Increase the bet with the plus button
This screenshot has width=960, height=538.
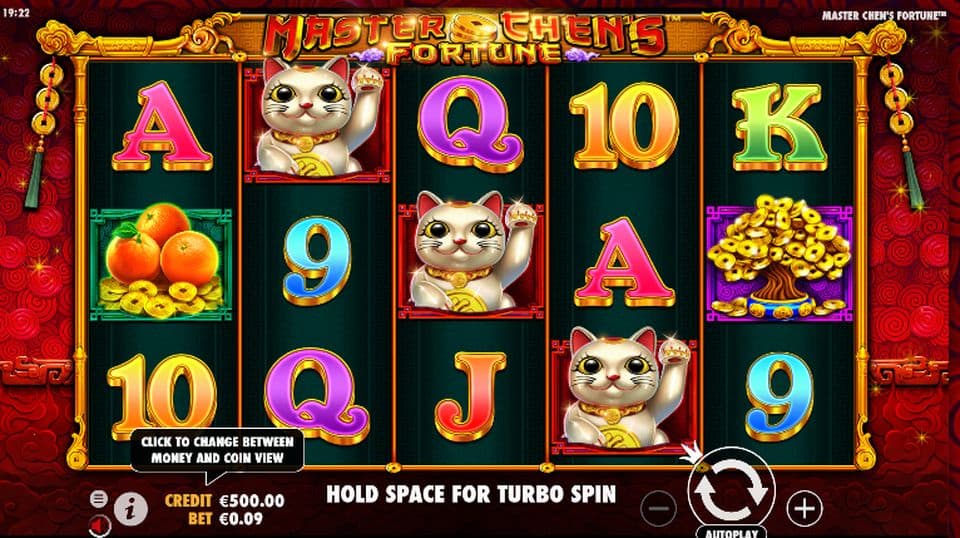[803, 509]
